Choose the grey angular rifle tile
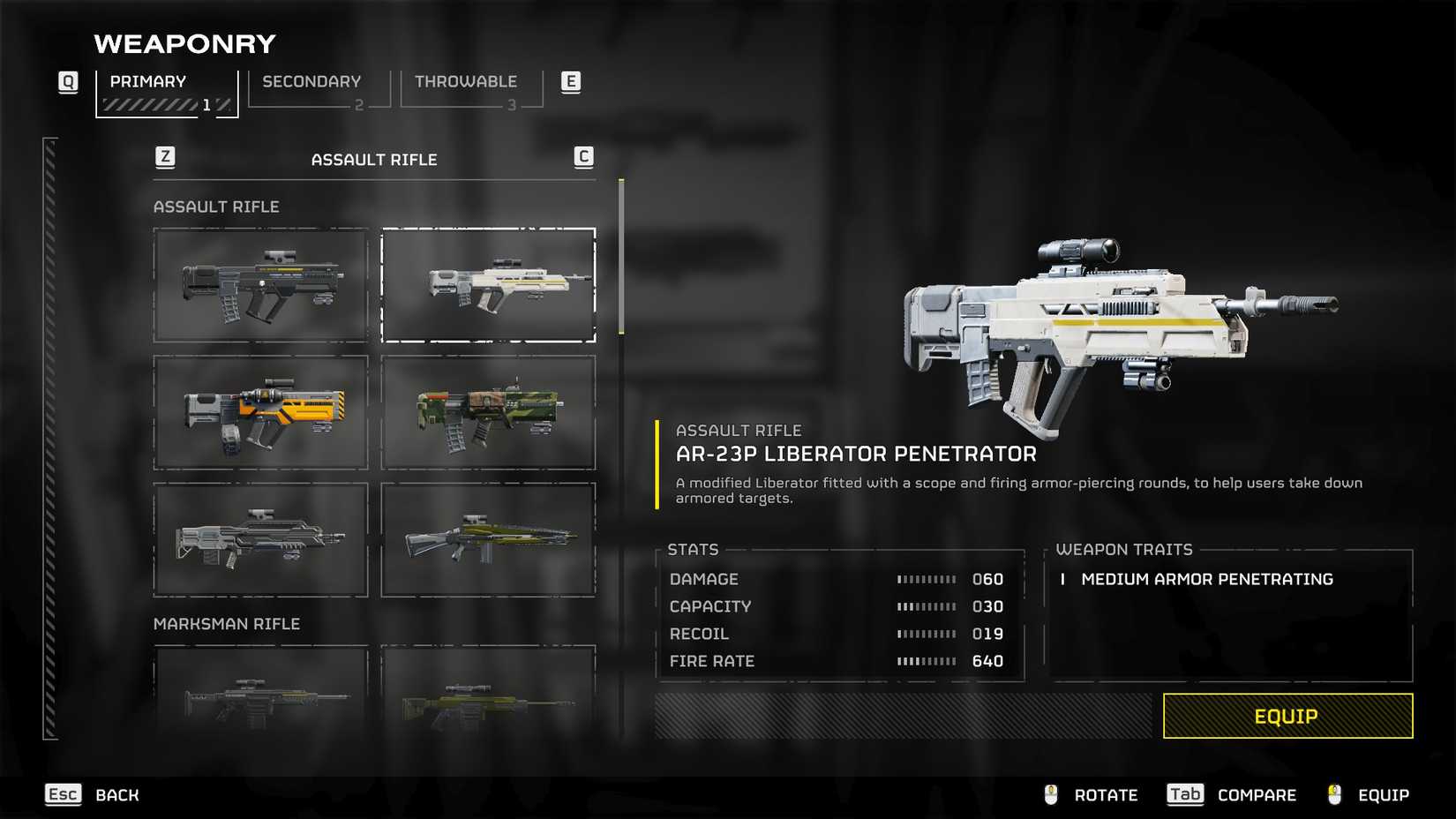This screenshot has width=1456, height=819. pyautogui.click(x=261, y=539)
